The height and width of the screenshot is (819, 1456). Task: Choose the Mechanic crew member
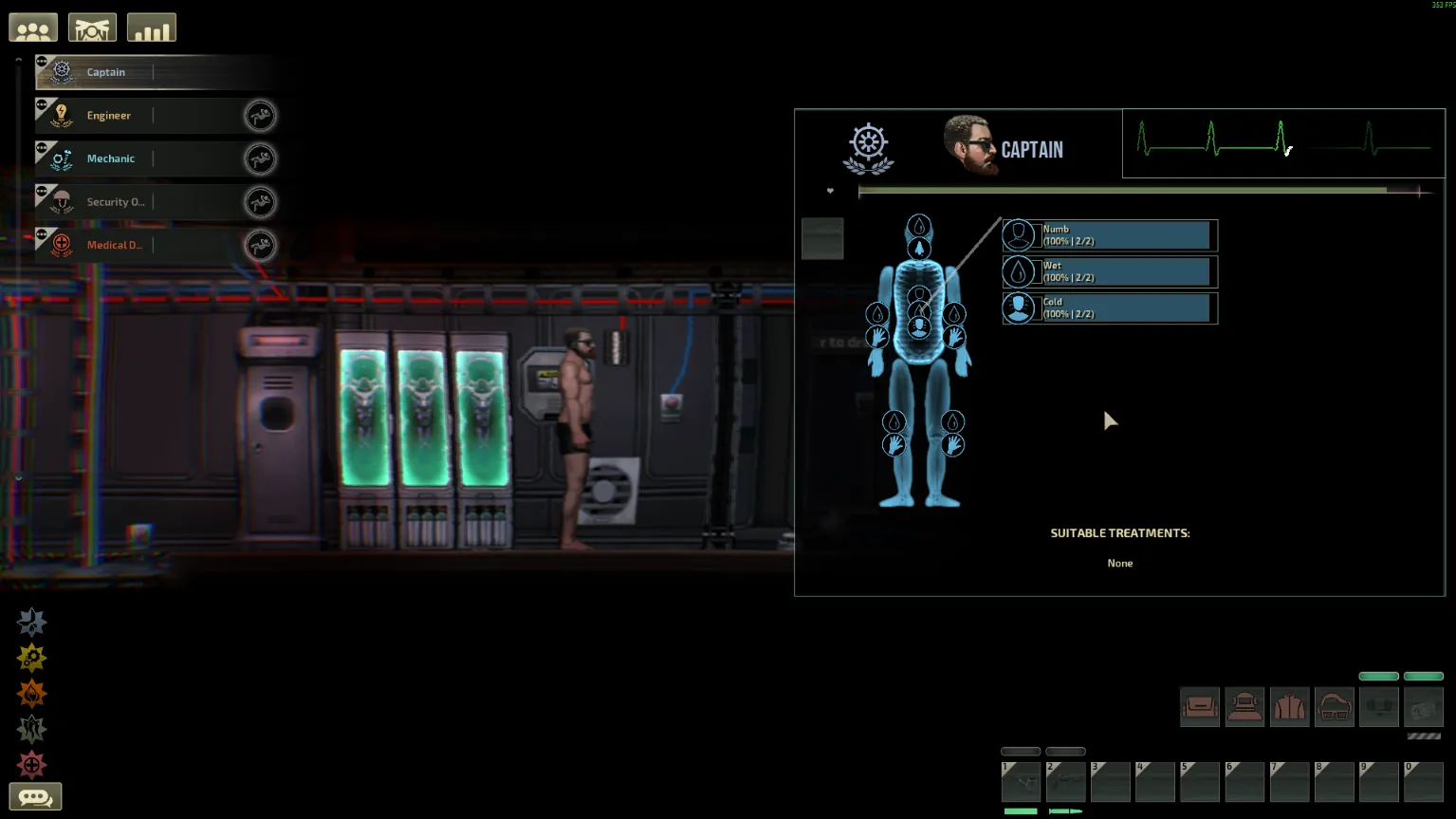(x=110, y=158)
